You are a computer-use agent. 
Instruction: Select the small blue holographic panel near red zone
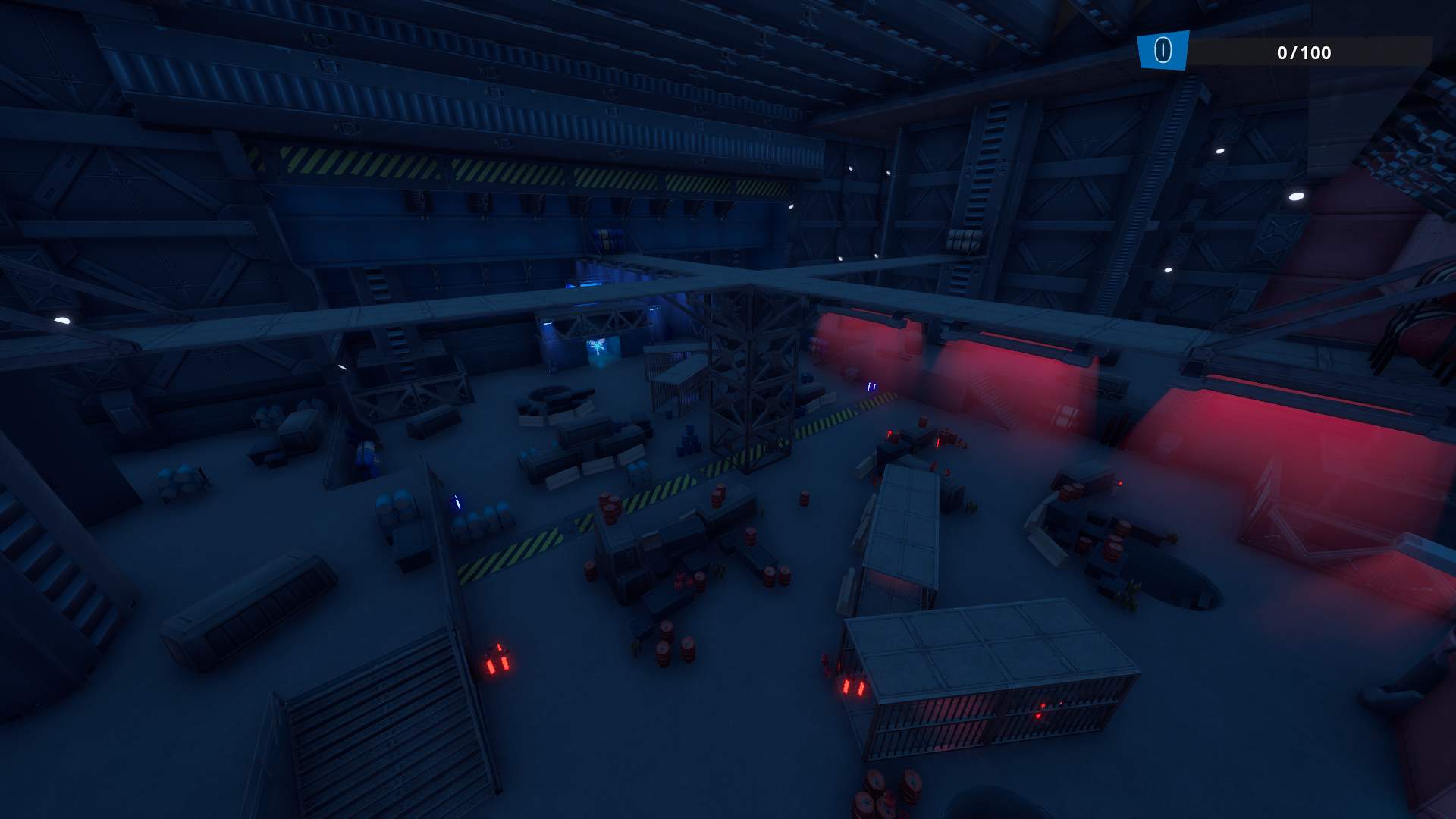[871, 387]
